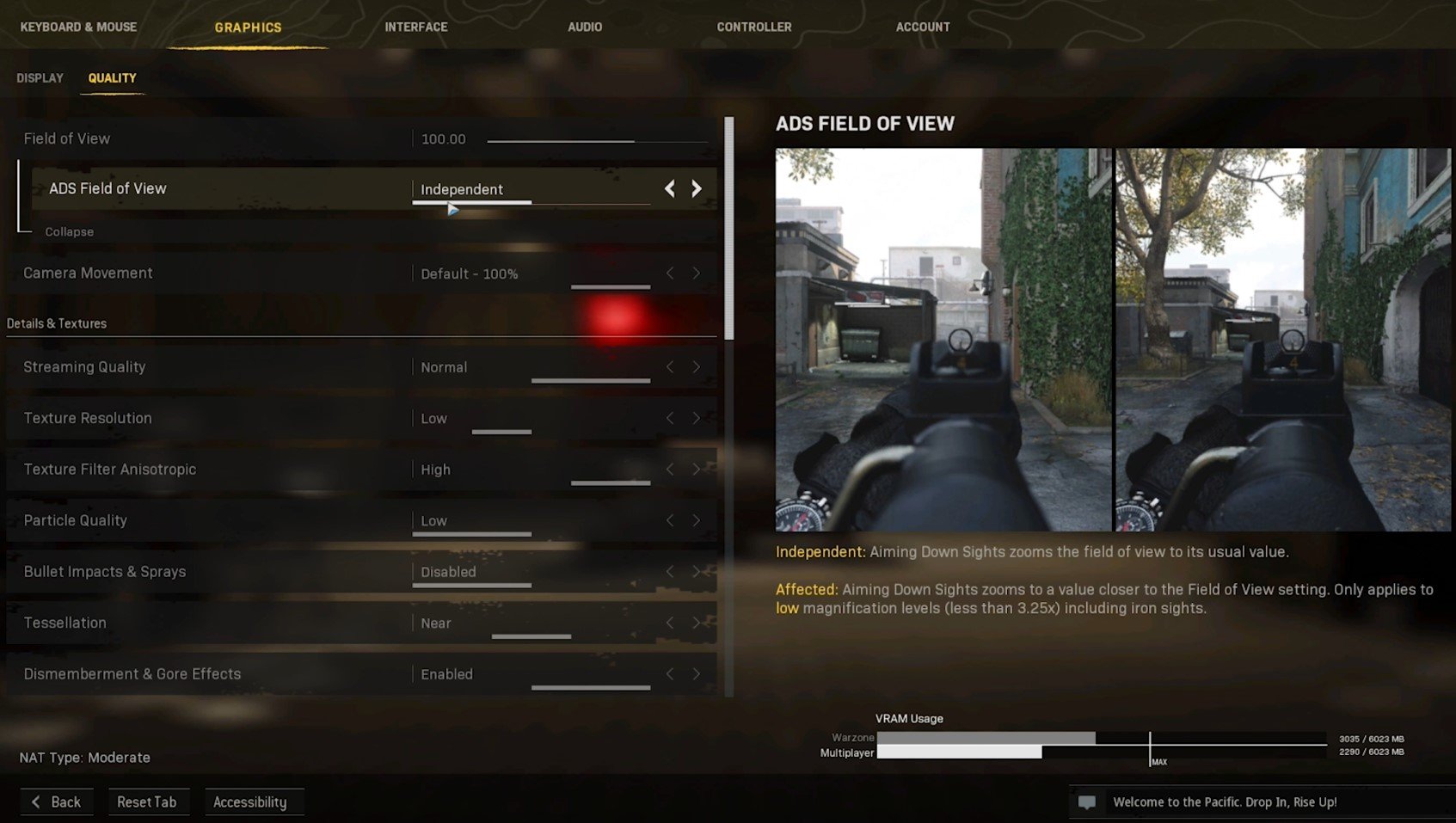Click the Field of View slider
This screenshot has width=1456, height=823.
[597, 140]
